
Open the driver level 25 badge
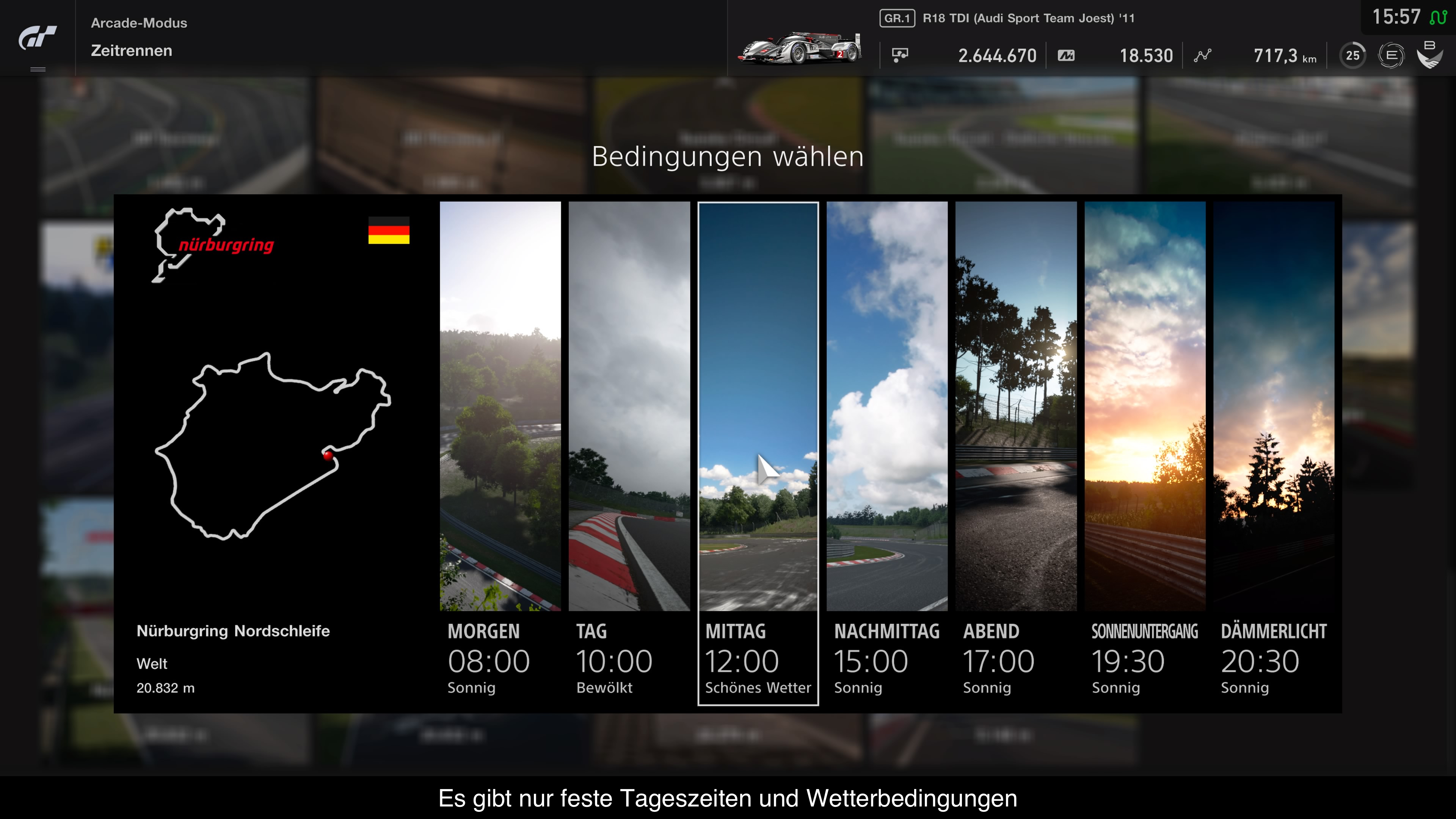(1352, 55)
